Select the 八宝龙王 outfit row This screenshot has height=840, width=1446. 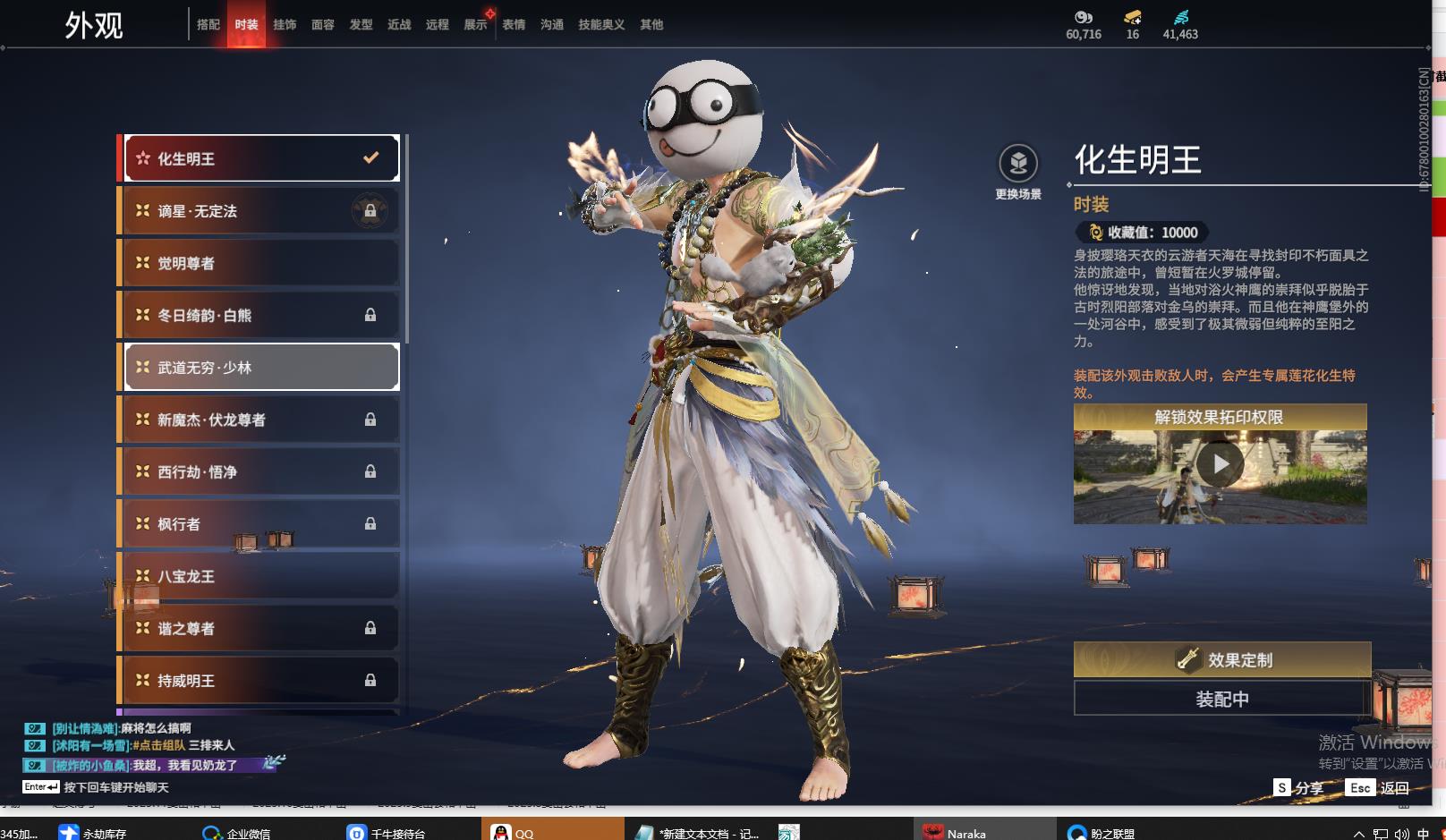click(x=260, y=576)
